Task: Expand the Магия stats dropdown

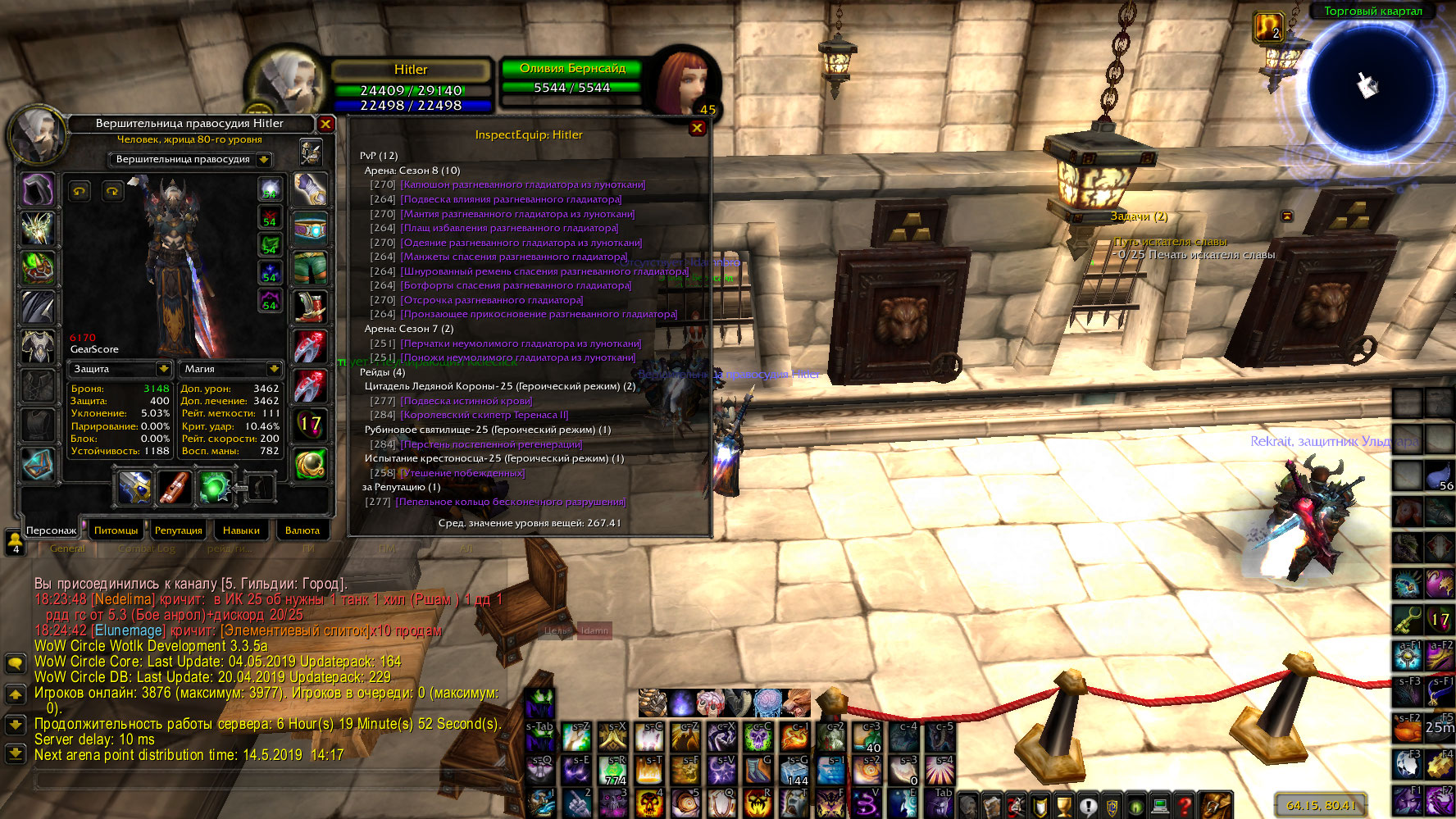Action: click(274, 369)
